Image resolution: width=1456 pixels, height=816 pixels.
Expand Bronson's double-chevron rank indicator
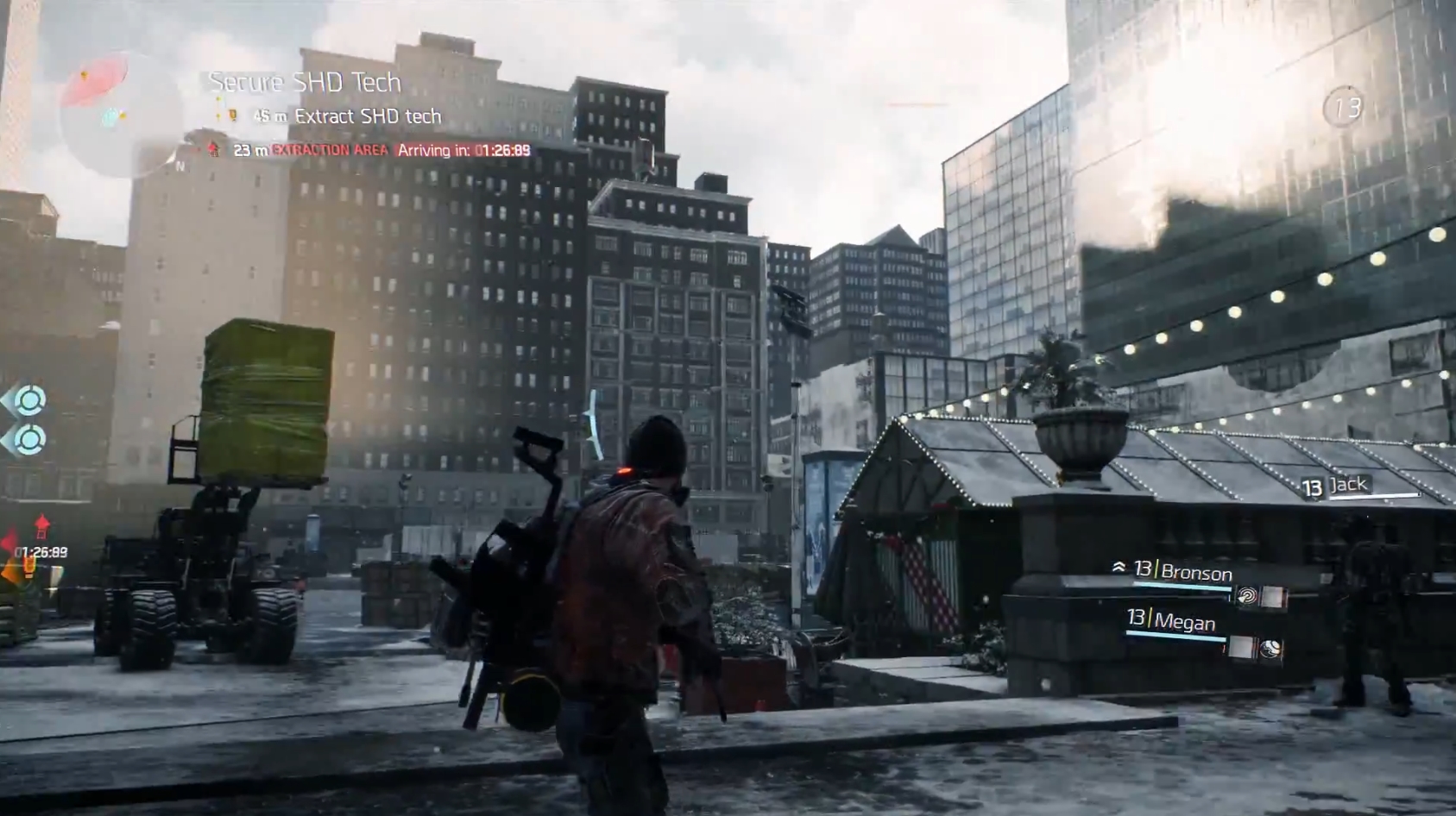click(x=1119, y=565)
